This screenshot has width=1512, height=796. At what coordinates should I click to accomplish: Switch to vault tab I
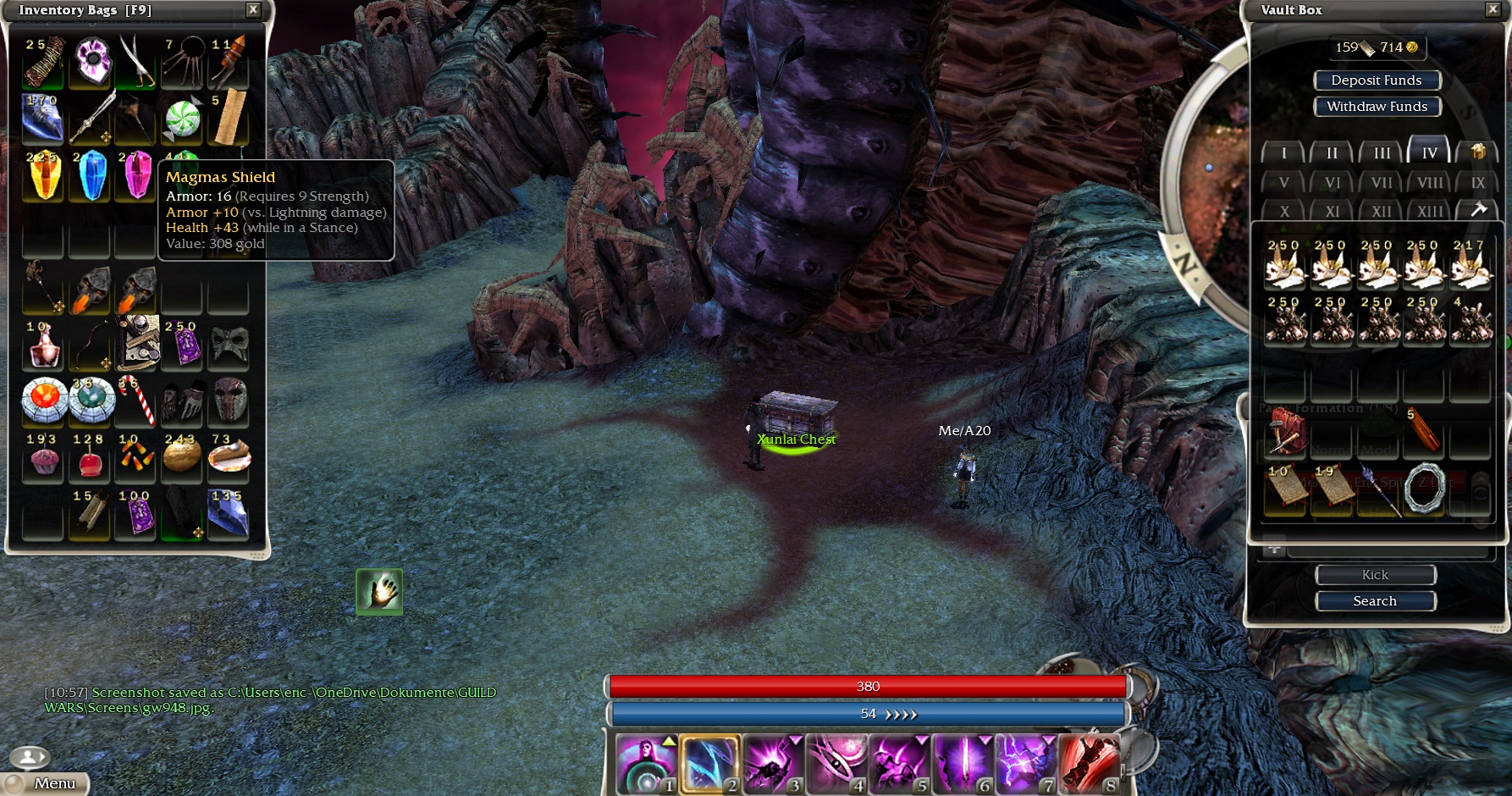tap(1283, 153)
